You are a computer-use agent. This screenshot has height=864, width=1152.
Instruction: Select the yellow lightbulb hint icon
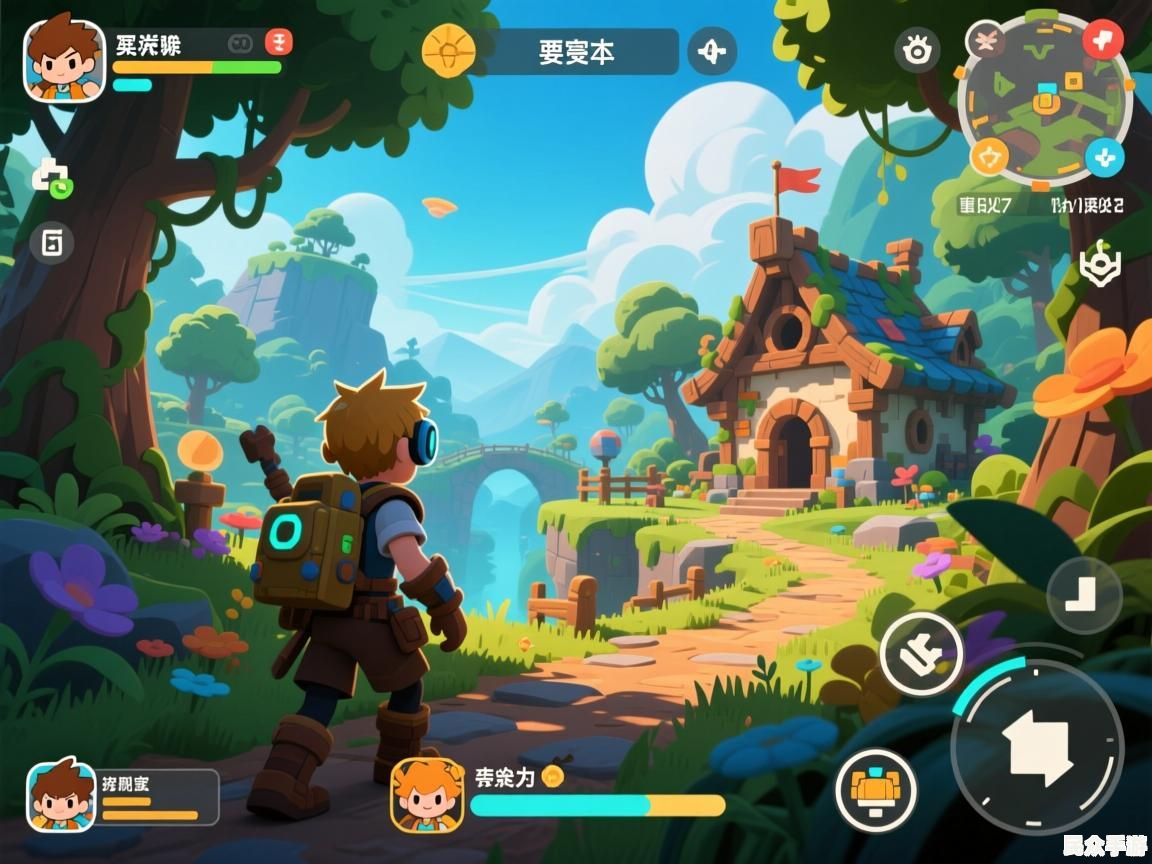point(447,51)
